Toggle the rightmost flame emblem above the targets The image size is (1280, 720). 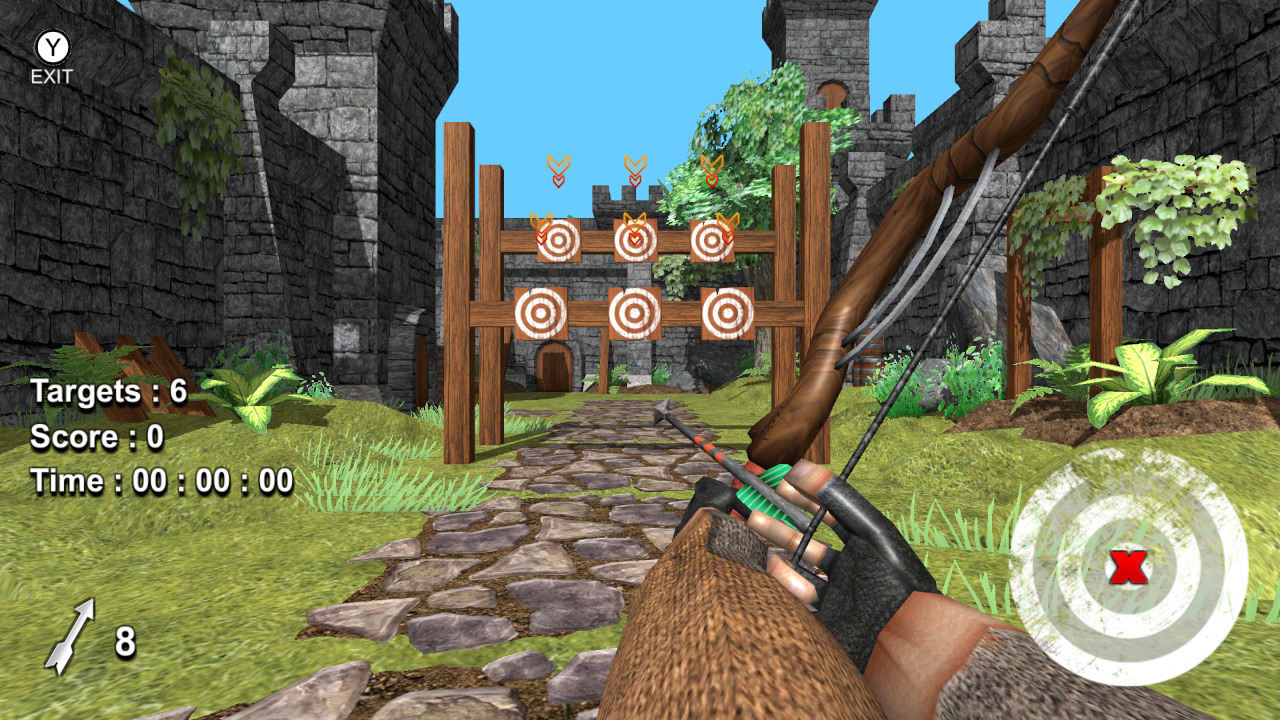click(x=710, y=168)
